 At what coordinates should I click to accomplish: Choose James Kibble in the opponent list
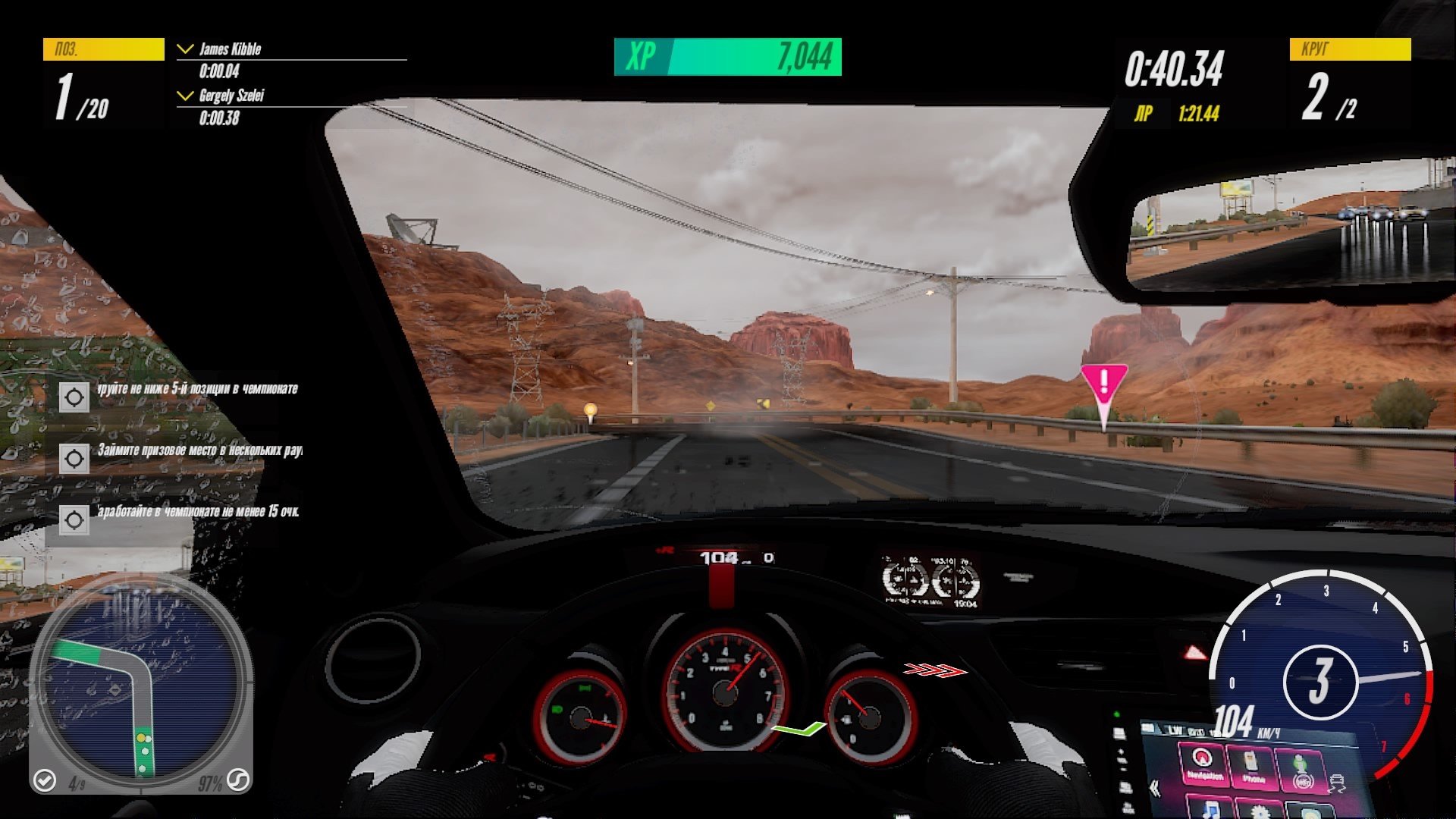230,50
